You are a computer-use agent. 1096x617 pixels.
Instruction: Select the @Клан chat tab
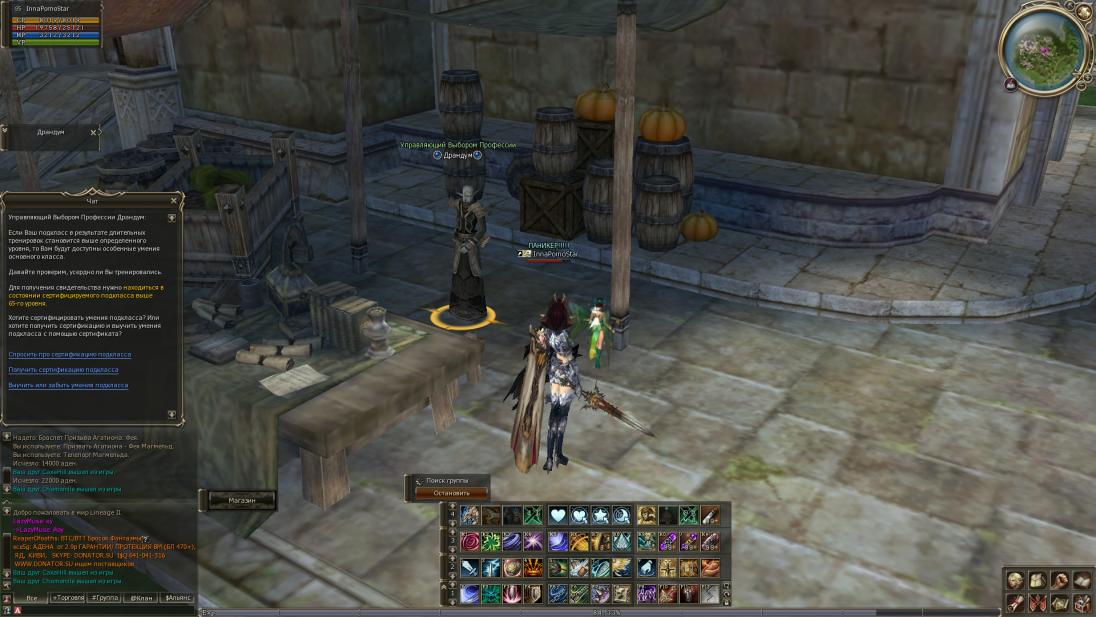point(140,597)
